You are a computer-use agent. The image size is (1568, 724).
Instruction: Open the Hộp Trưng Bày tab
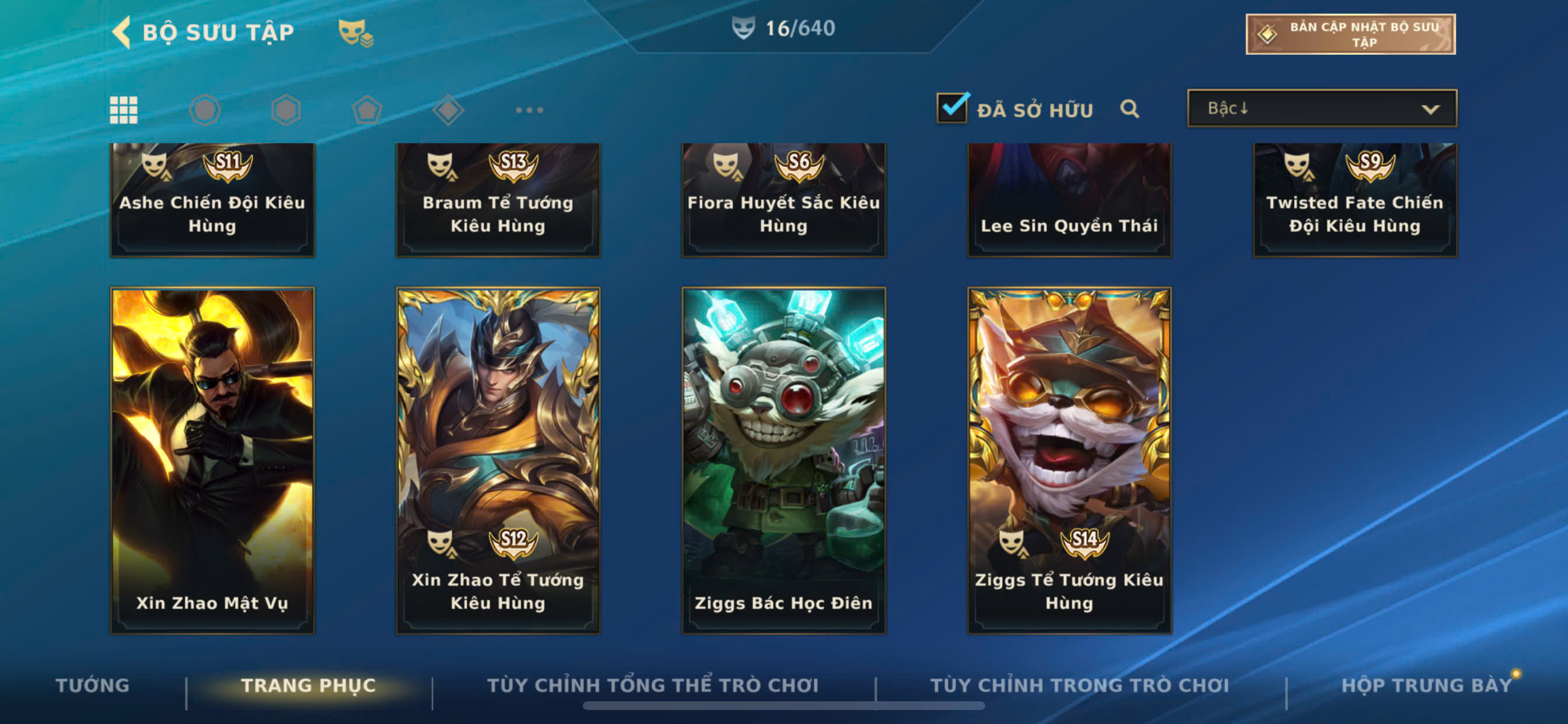(1426, 685)
